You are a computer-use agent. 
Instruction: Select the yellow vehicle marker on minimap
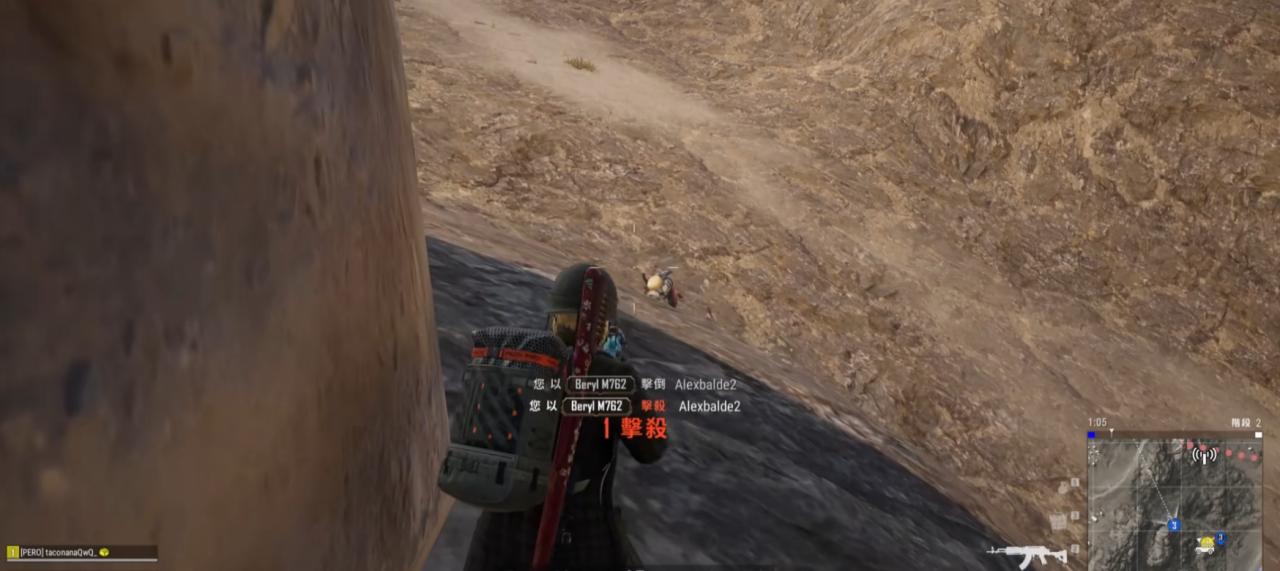[1207, 544]
